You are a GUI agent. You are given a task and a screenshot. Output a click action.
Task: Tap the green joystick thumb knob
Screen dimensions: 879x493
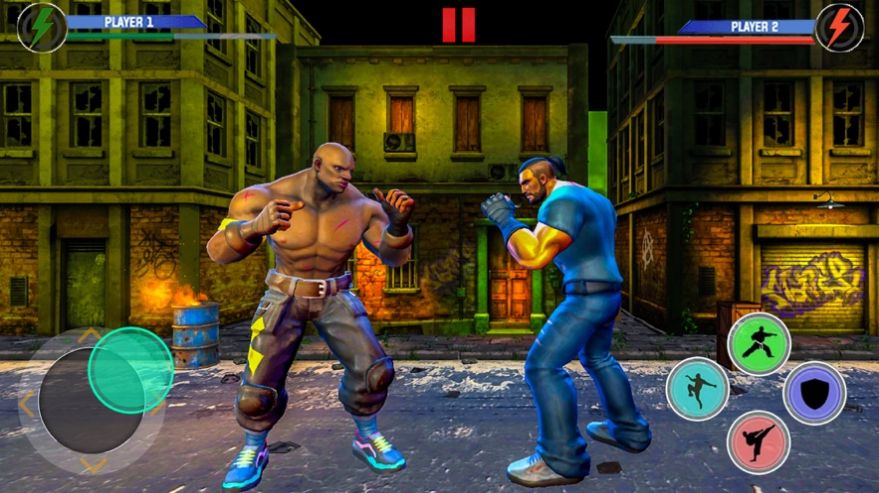[130, 370]
